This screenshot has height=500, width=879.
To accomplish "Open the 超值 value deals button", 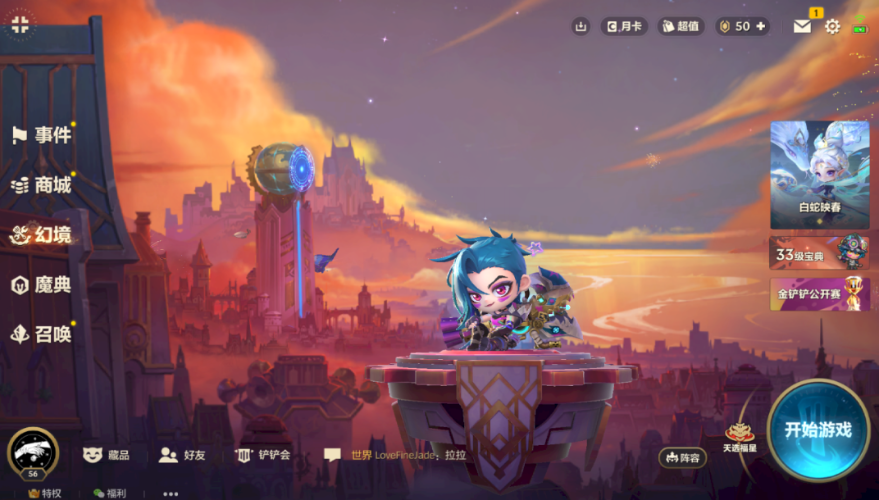I will 681,27.
